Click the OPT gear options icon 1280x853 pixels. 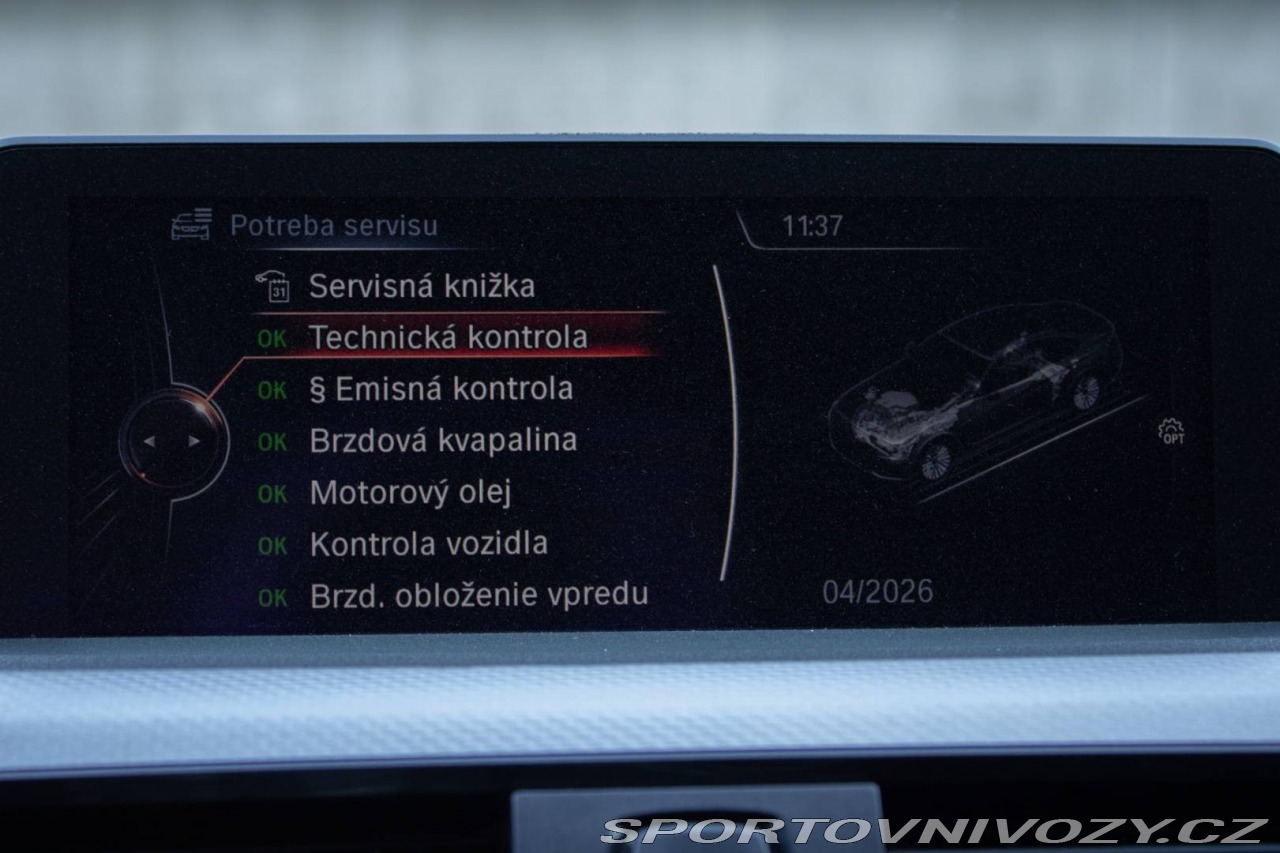click(1171, 432)
